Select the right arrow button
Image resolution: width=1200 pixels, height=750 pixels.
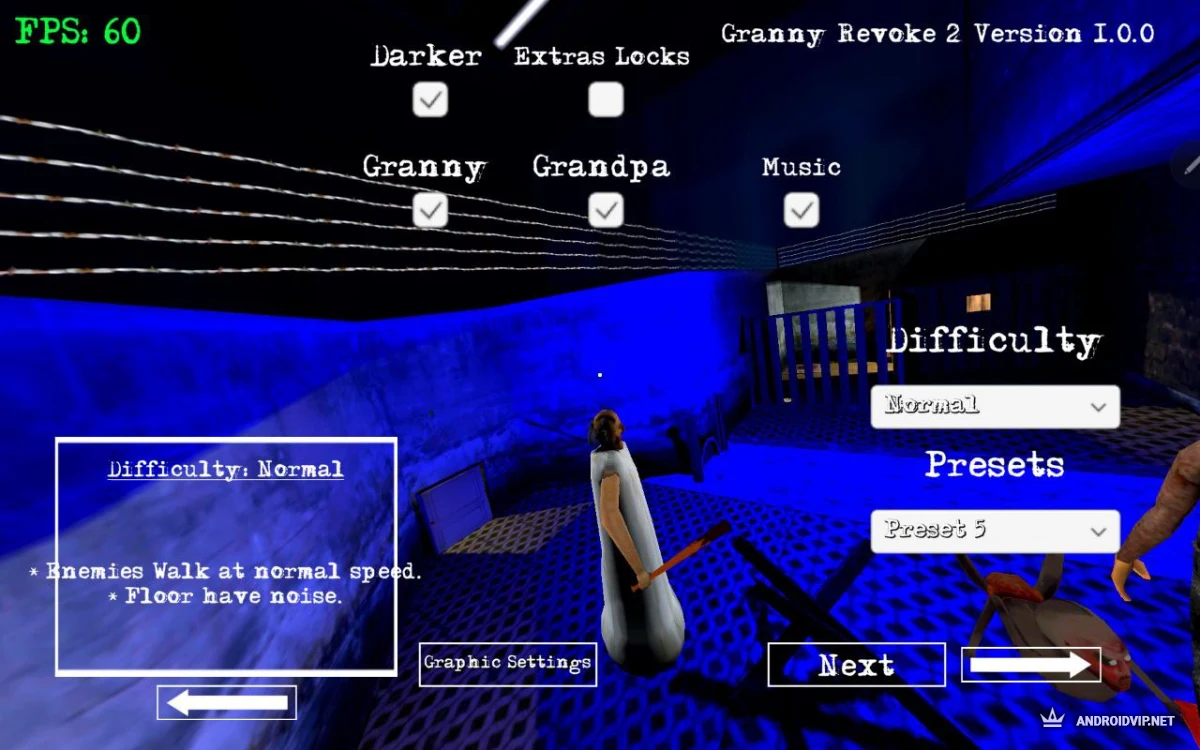click(1031, 665)
